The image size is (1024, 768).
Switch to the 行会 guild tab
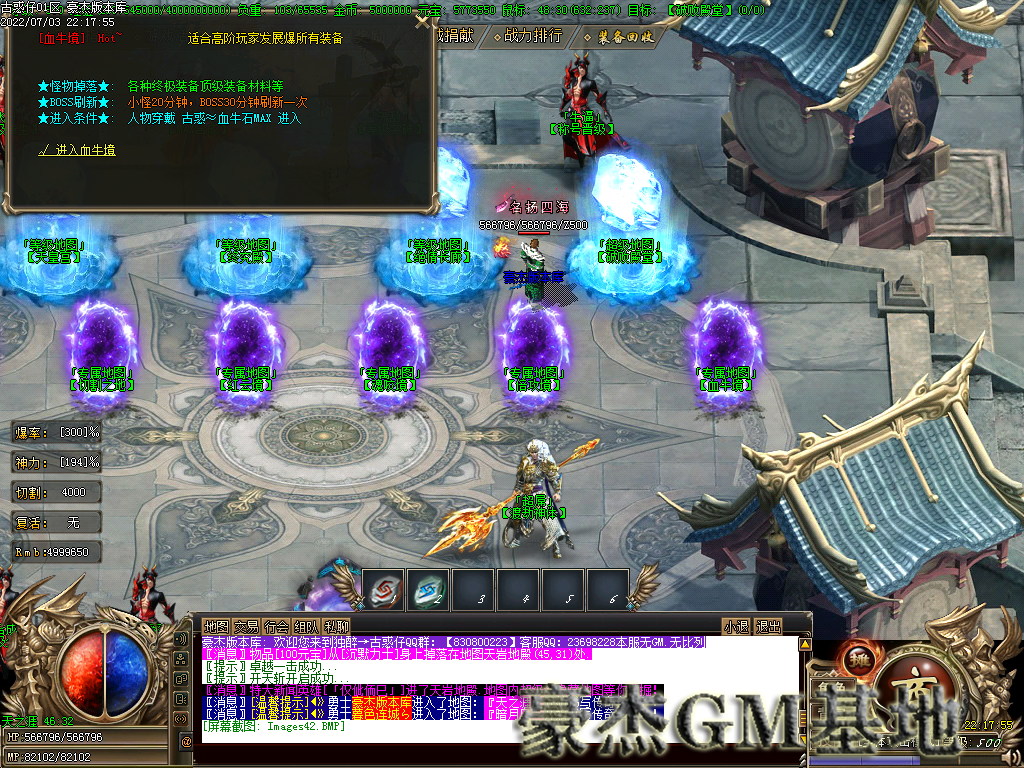click(277, 627)
